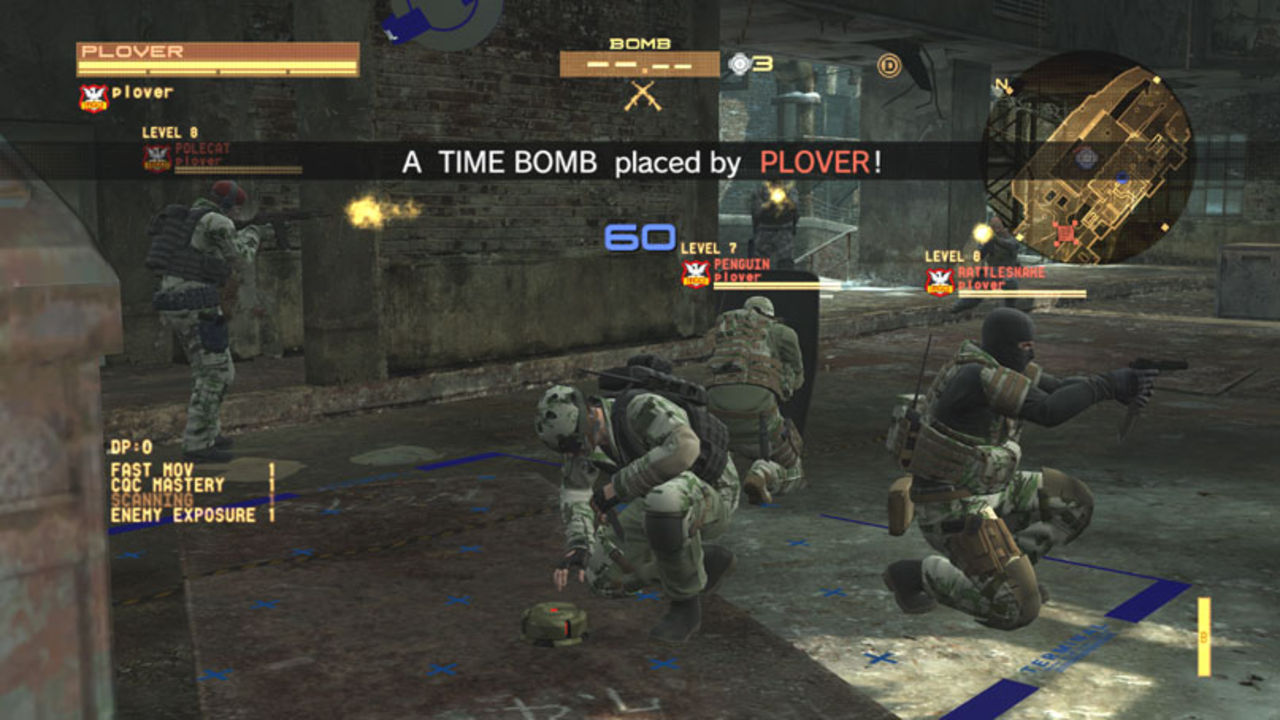Select the PLOVER name banner tab
The height and width of the screenshot is (720, 1280).
coord(210,49)
